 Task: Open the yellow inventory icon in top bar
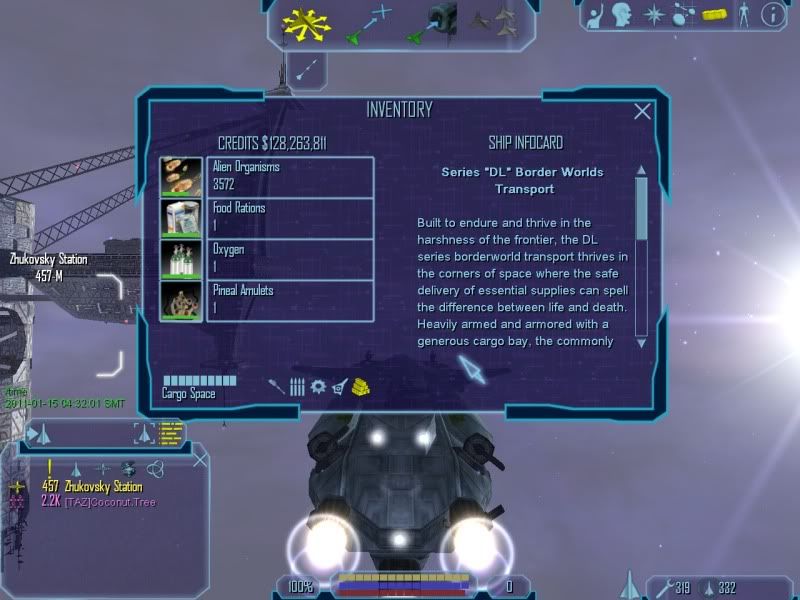(713, 14)
